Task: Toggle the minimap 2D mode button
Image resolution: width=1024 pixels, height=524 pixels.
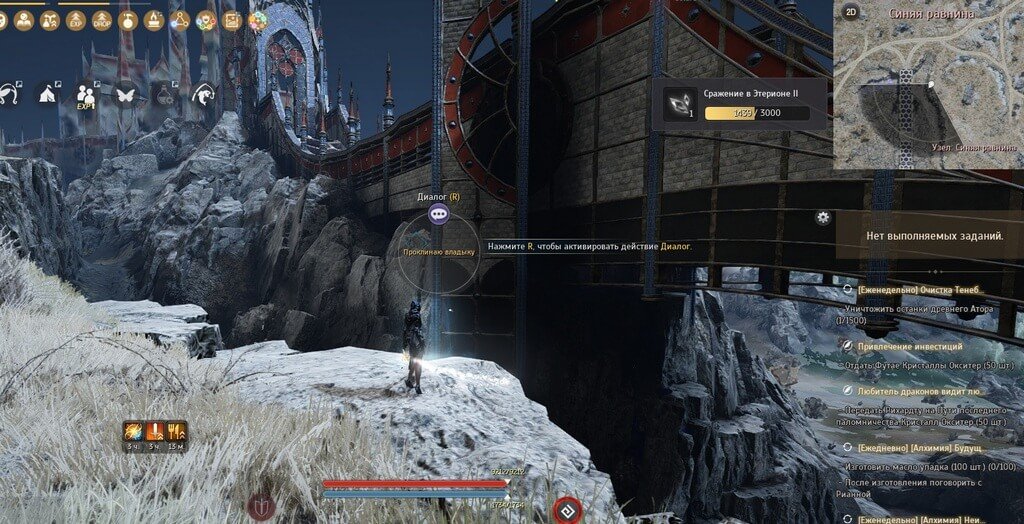Action: point(852,12)
